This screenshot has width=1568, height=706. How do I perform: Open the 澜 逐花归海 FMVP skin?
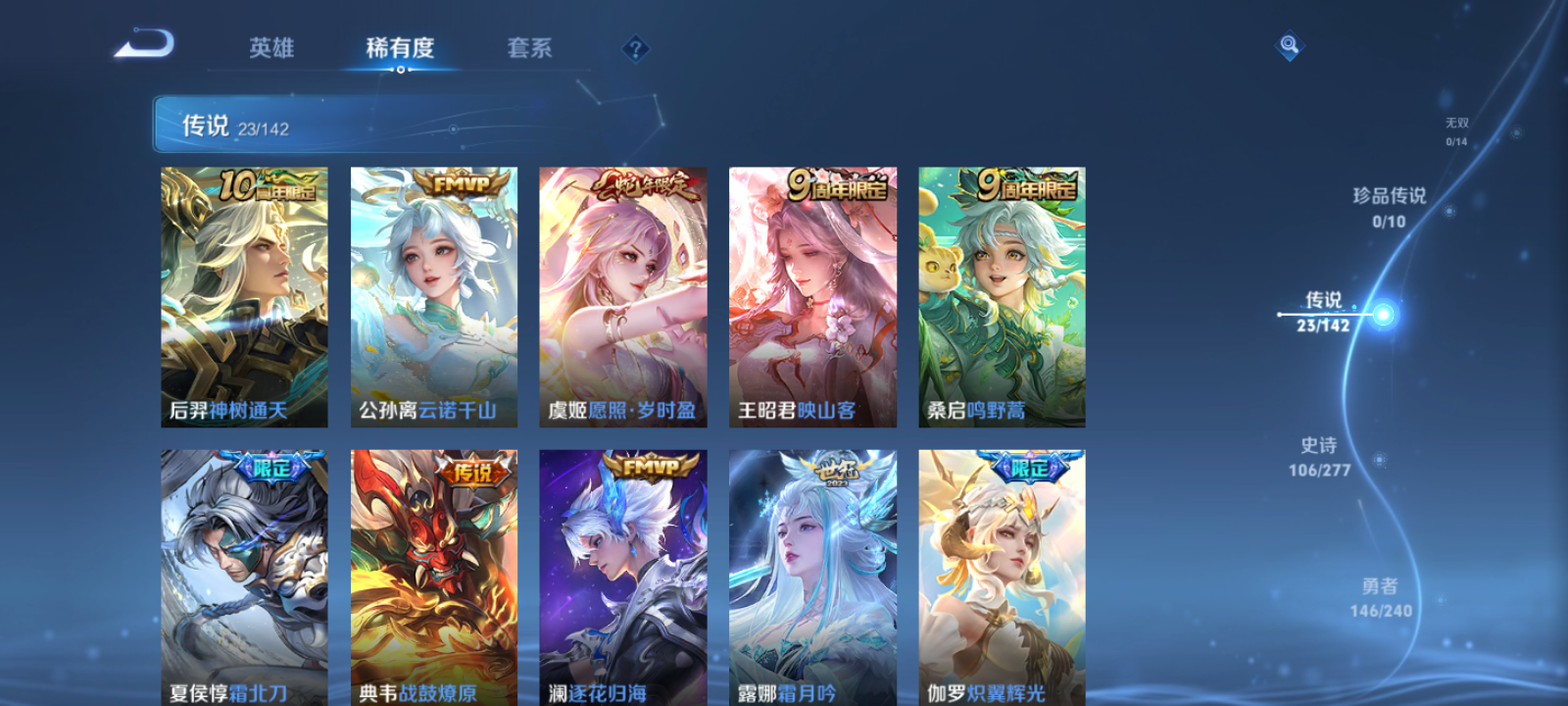point(623,574)
